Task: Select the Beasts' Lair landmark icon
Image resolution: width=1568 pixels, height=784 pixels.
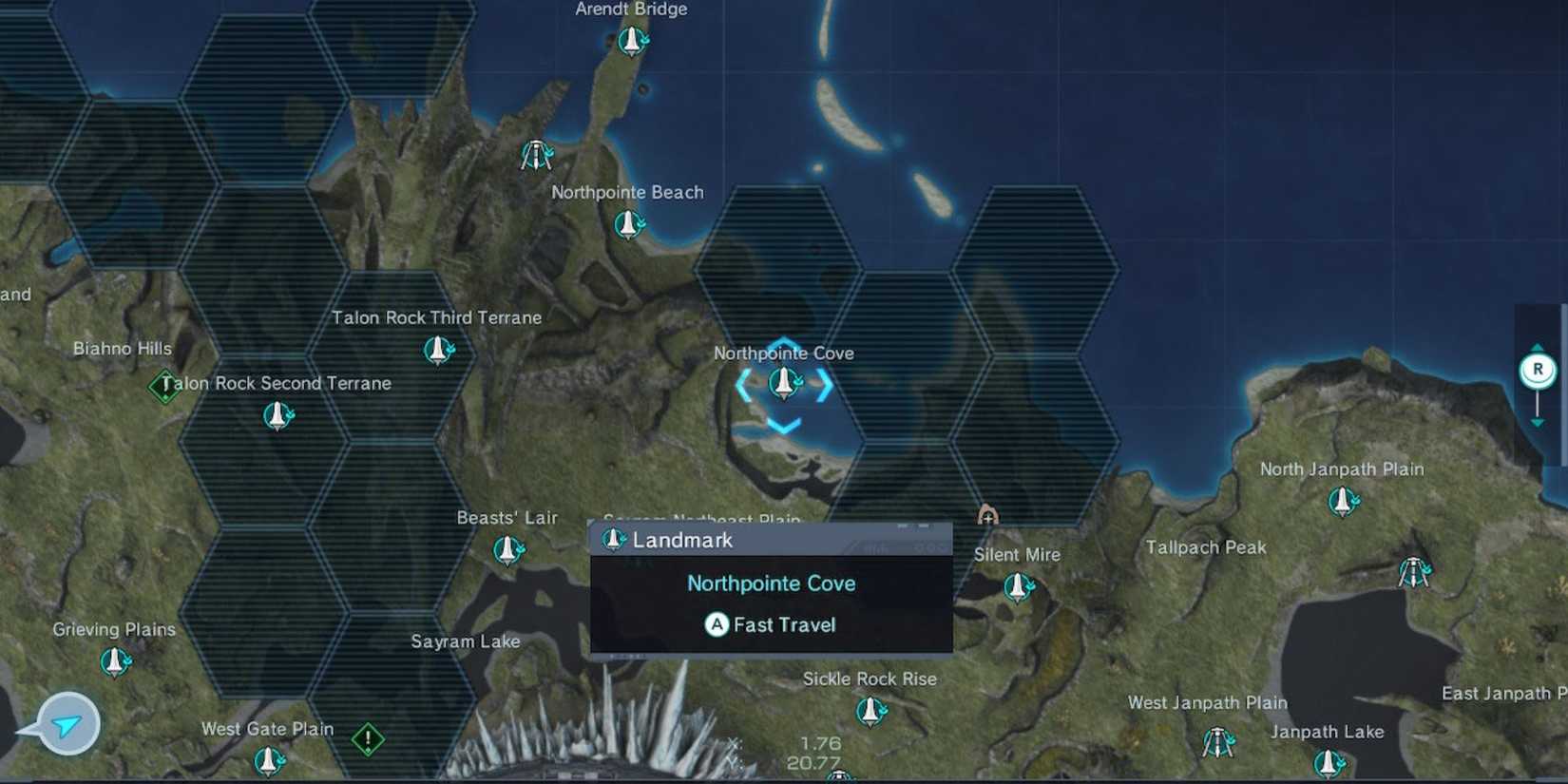Action: pyautogui.click(x=508, y=549)
